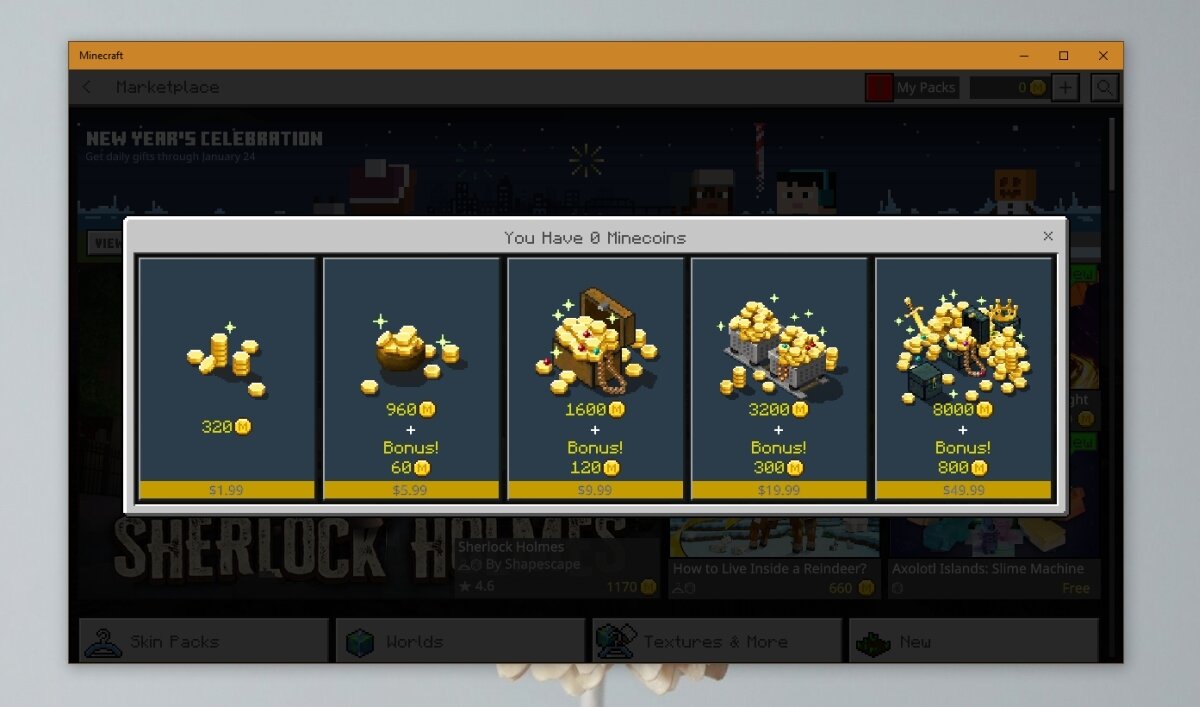
Task: Select the 1600 Minecoins treasure chest pack
Action: 595,378
